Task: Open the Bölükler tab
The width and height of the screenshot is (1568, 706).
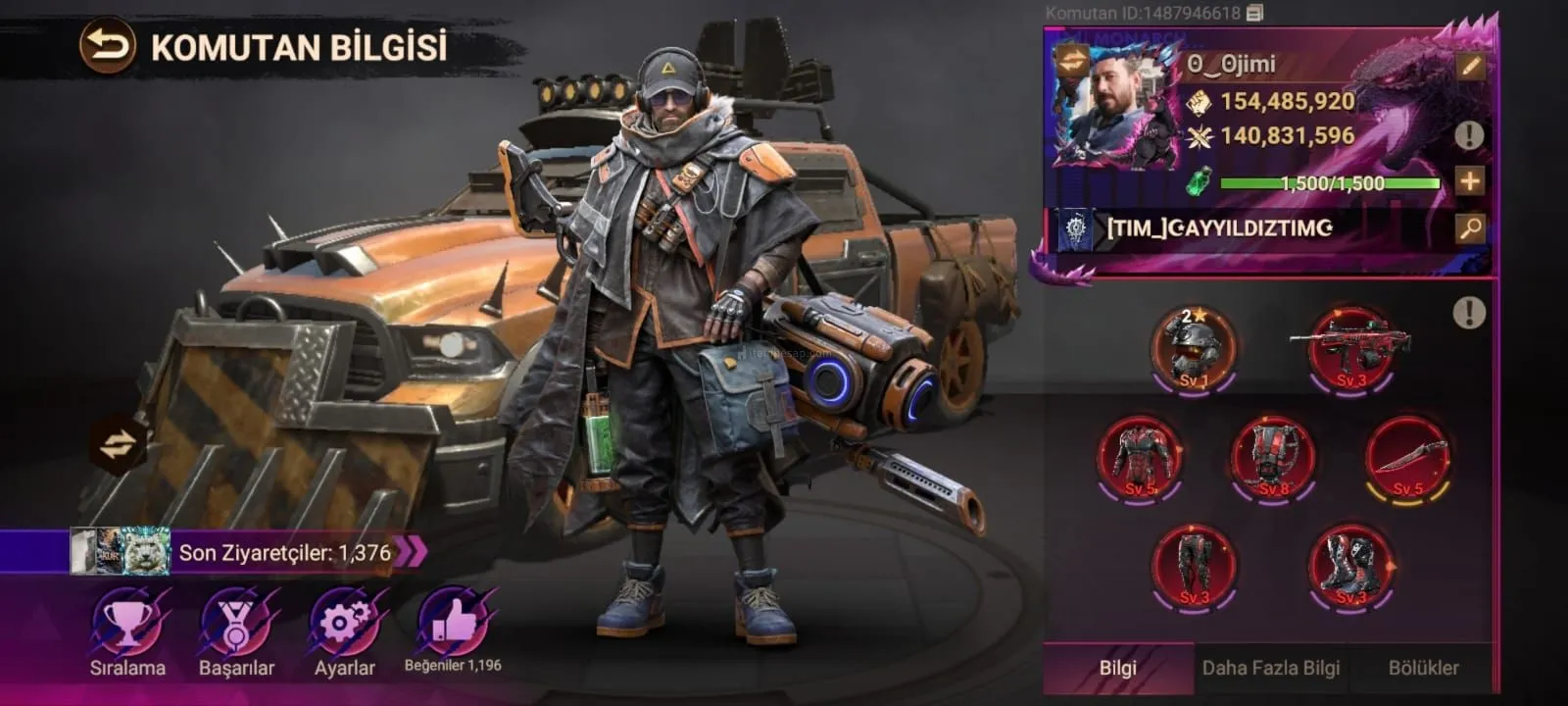Action: pyautogui.click(x=1423, y=668)
